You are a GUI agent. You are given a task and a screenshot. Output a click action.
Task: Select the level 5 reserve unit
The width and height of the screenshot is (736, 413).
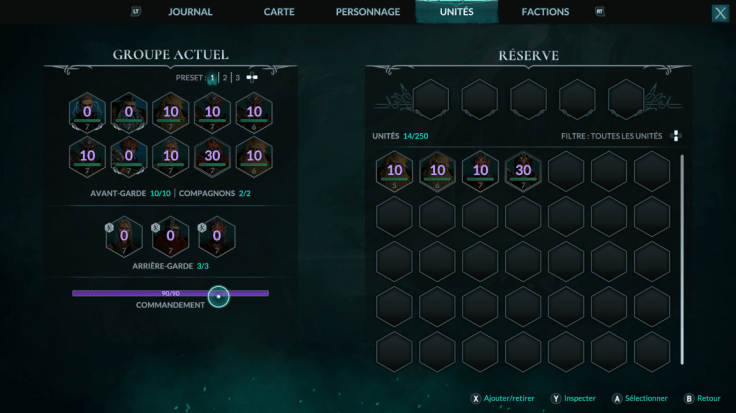pyautogui.click(x=394, y=171)
